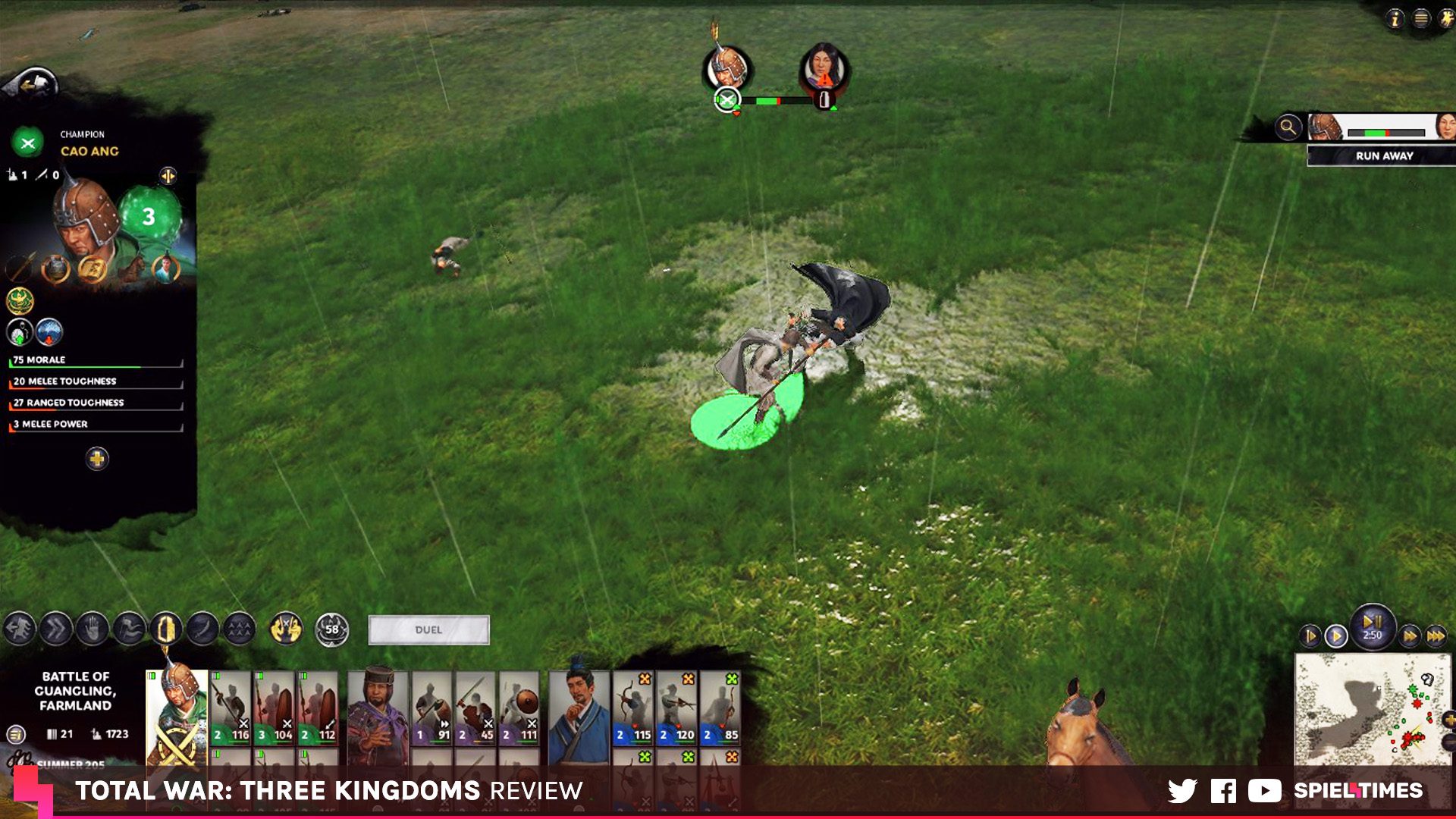Open the game menu (three-lines icon)
The width and height of the screenshot is (1456, 819).
pyautogui.click(x=1421, y=19)
